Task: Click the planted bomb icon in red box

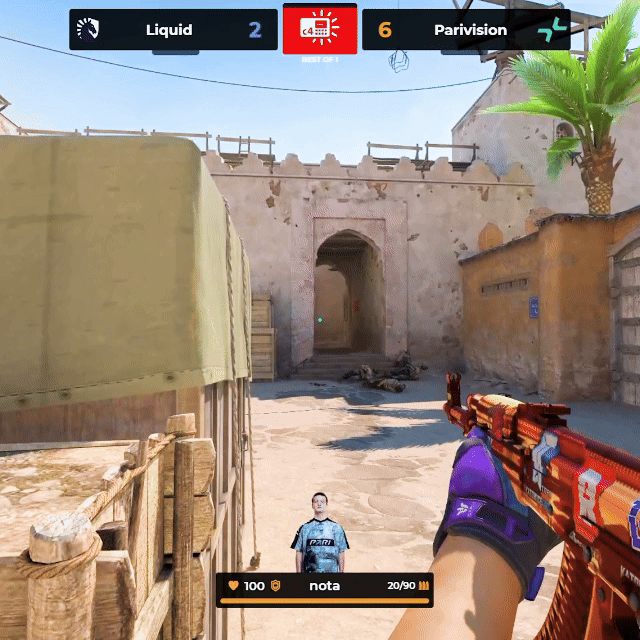Action: tap(320, 29)
